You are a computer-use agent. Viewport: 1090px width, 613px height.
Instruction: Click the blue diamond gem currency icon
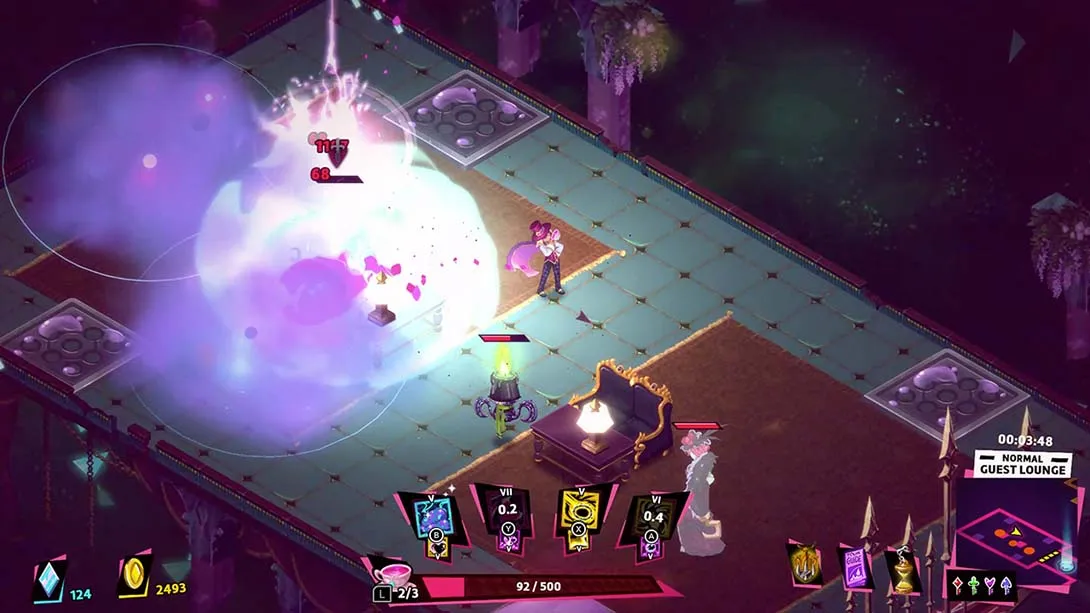point(48,580)
